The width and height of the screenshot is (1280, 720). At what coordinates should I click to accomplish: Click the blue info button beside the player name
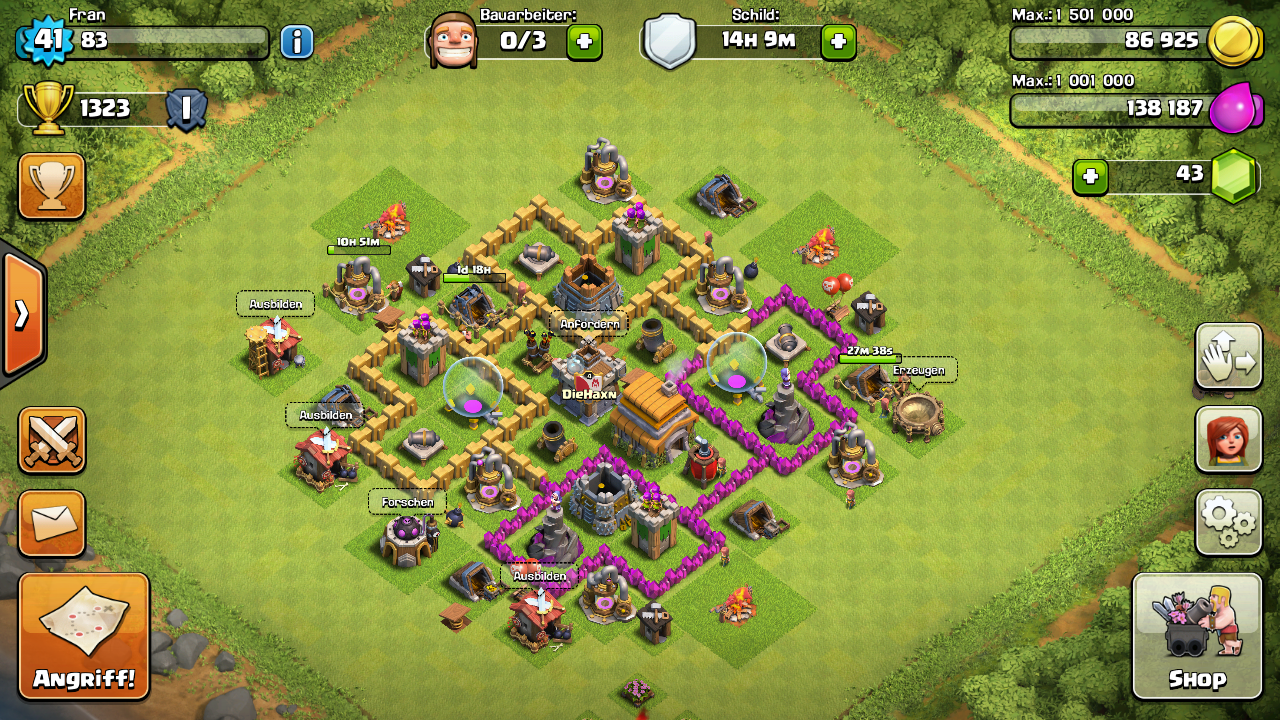tap(296, 42)
